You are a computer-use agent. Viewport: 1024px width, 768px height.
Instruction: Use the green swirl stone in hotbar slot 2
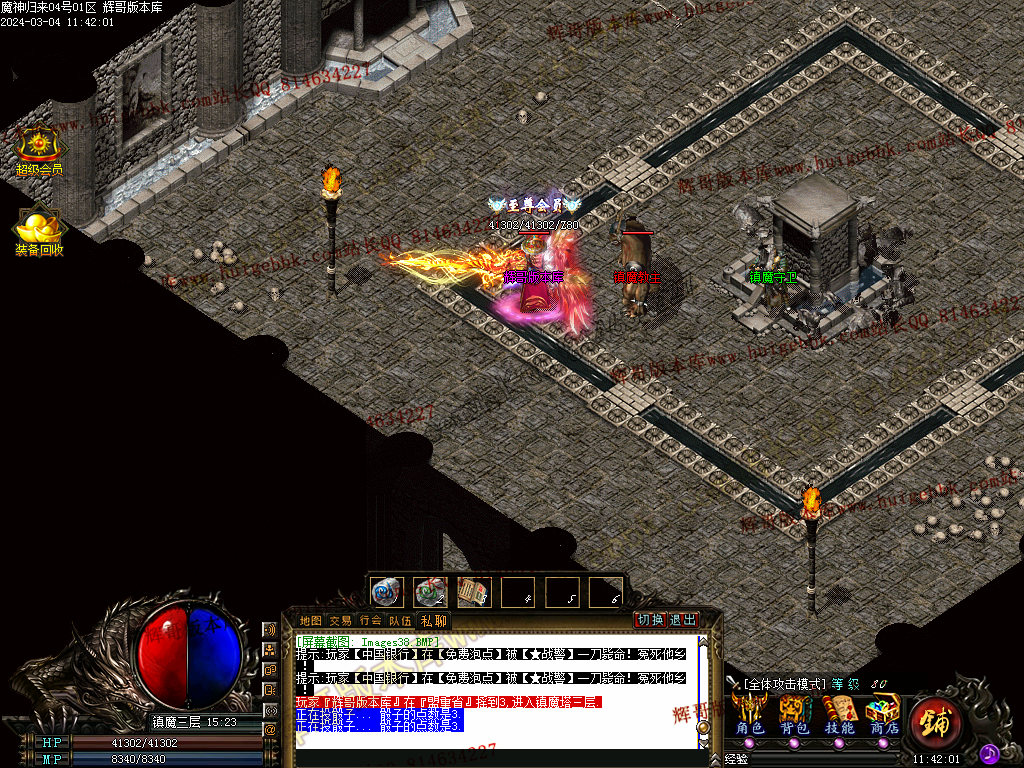pyautogui.click(x=430, y=592)
